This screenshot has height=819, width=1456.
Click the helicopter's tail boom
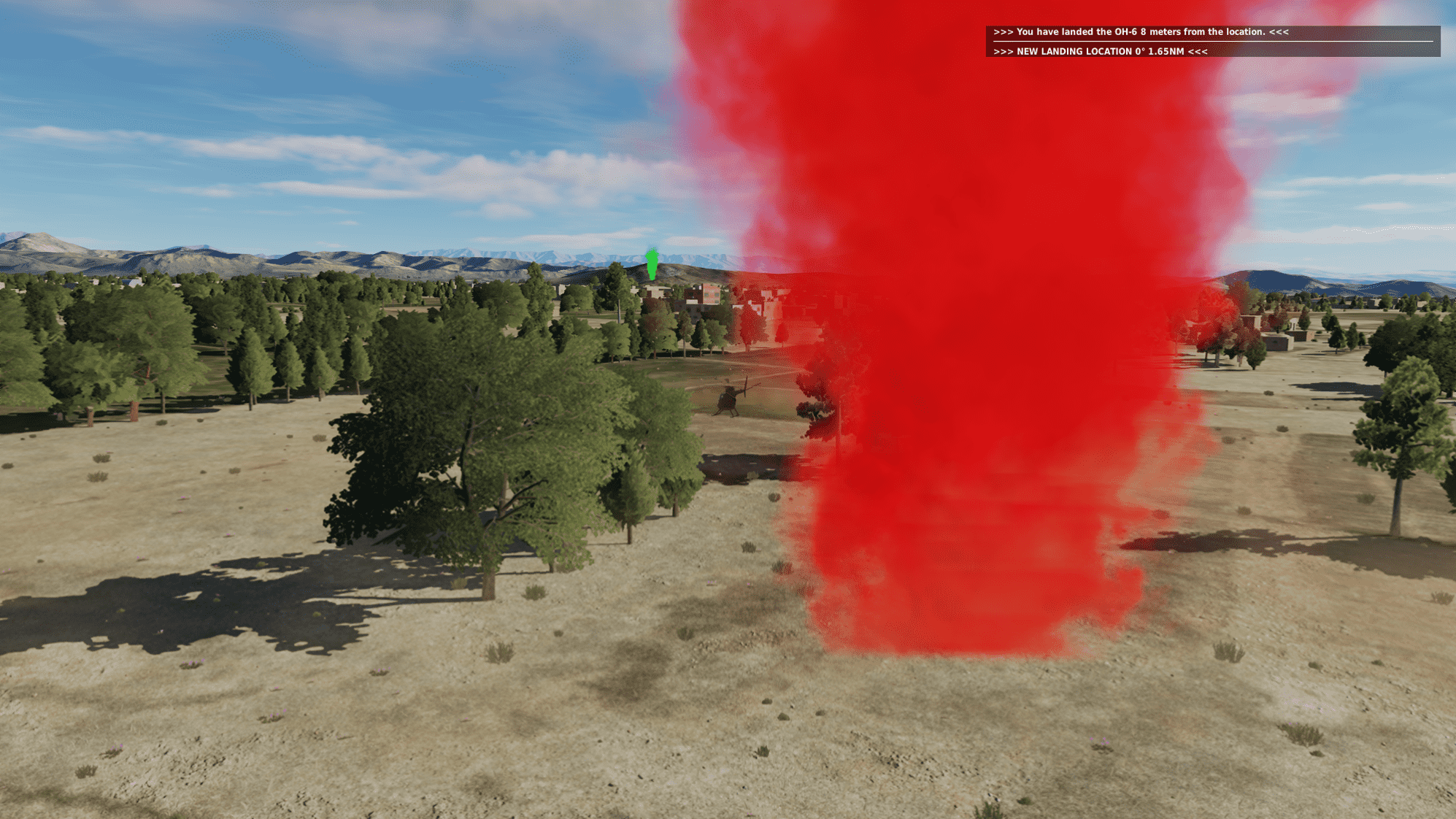click(x=739, y=391)
